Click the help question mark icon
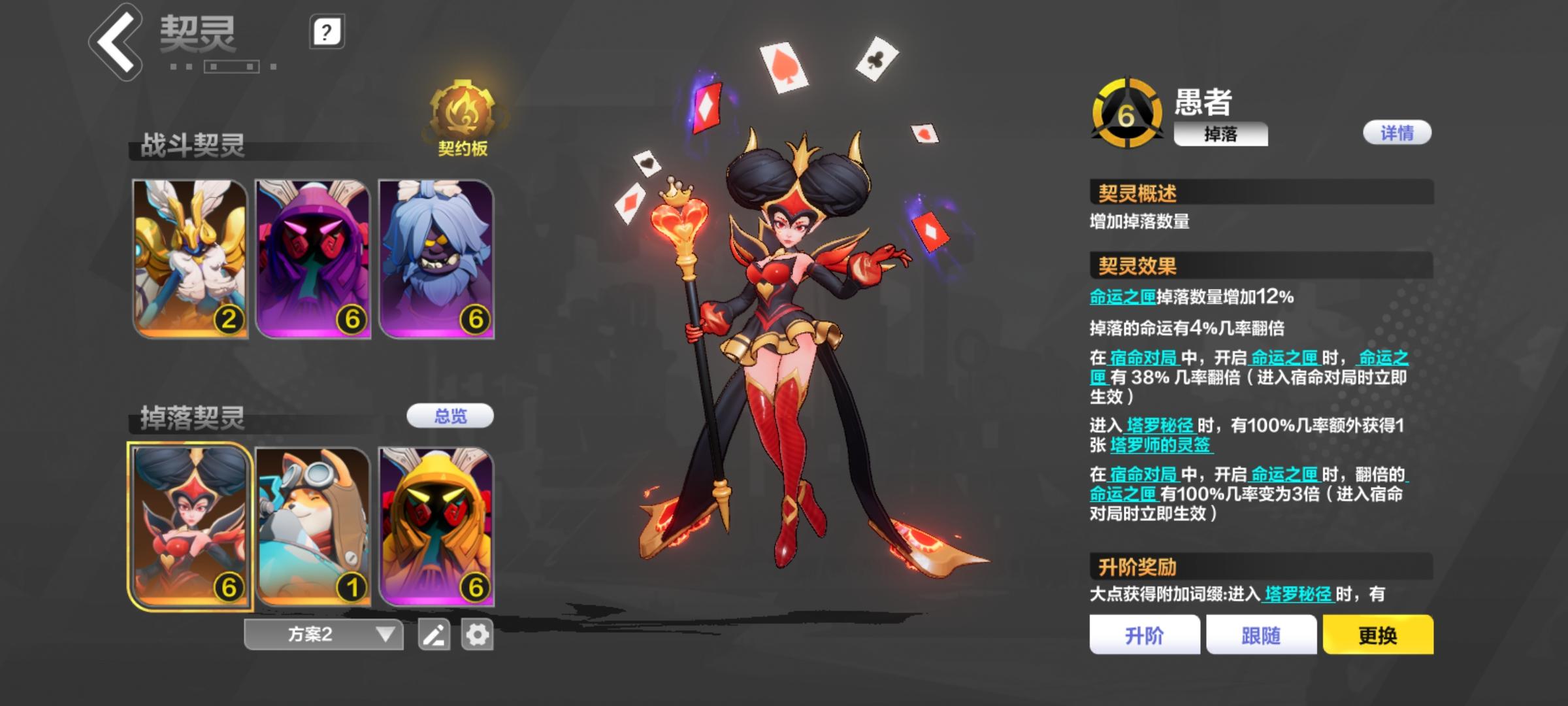This screenshot has width=1568, height=706. (x=327, y=33)
